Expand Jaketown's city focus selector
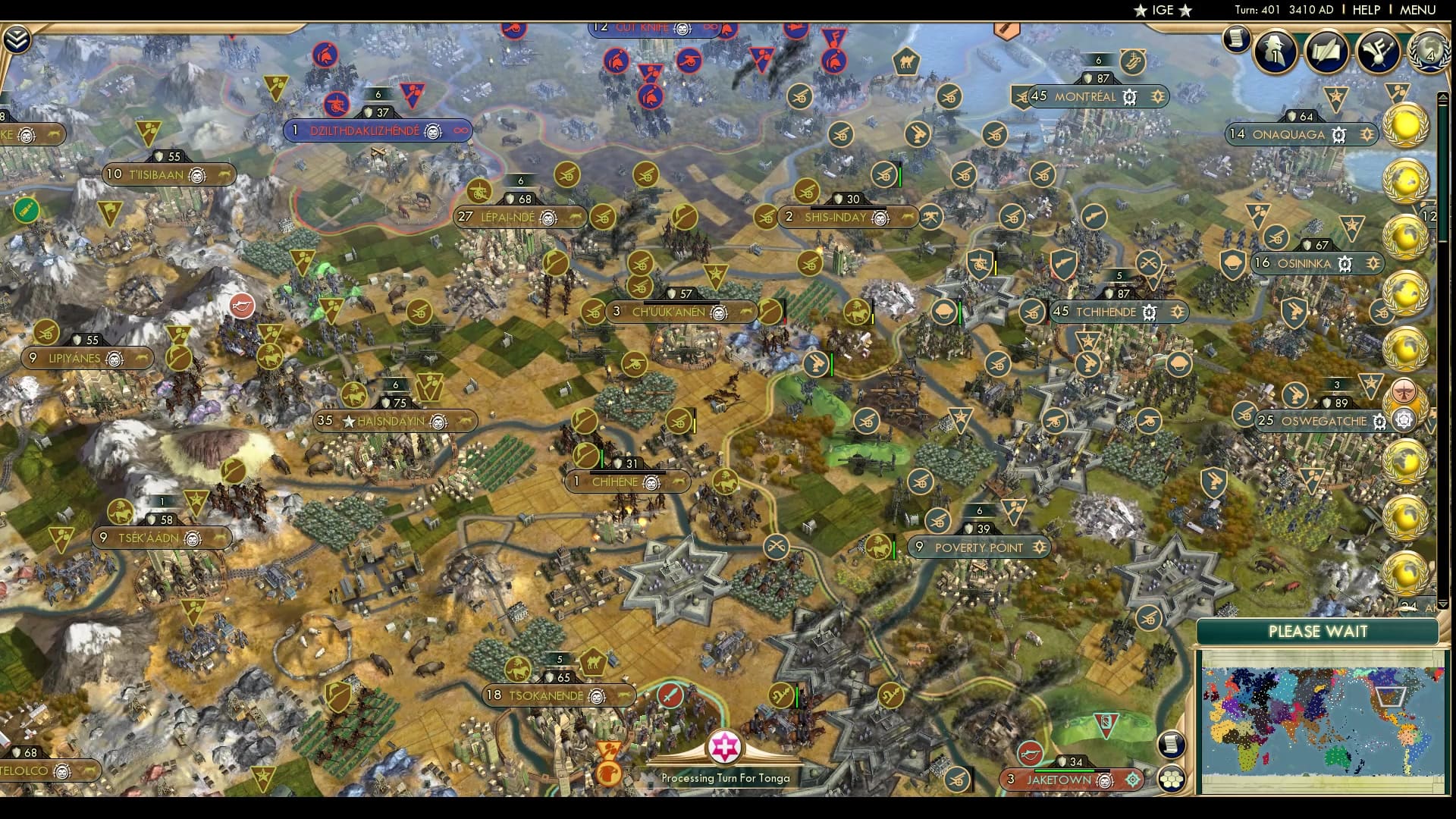This screenshot has height=819, width=1456. [x=1132, y=779]
